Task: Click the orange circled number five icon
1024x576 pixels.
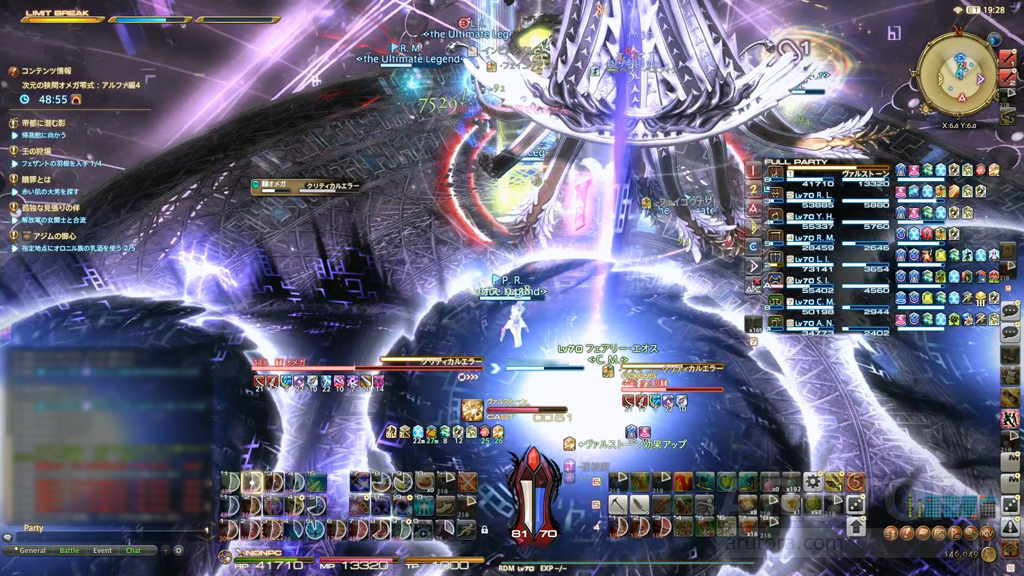Action: [856, 483]
